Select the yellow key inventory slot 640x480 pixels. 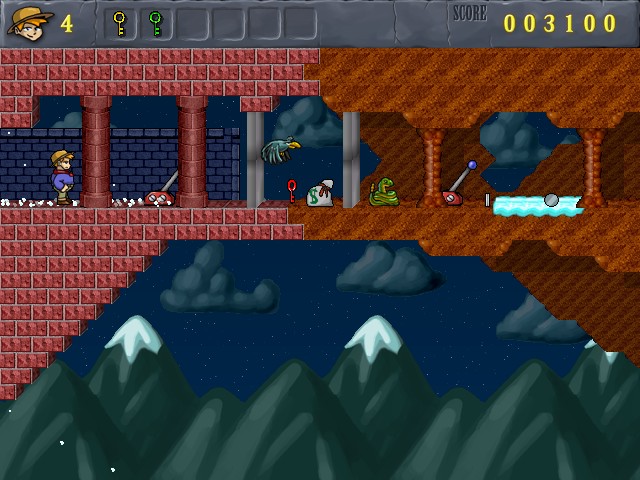click(x=120, y=23)
